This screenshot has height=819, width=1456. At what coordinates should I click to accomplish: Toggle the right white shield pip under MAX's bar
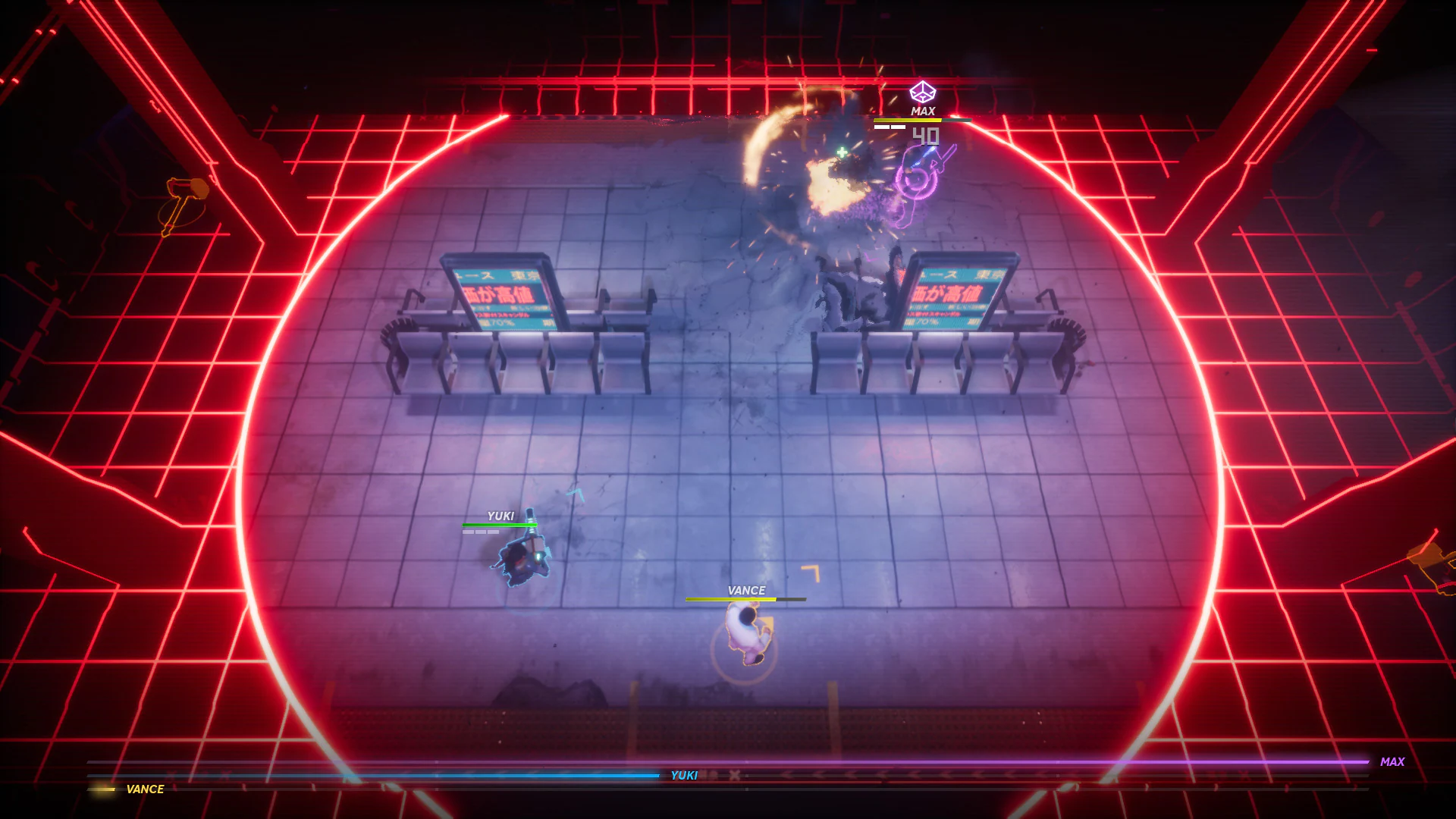pyautogui.click(x=898, y=127)
